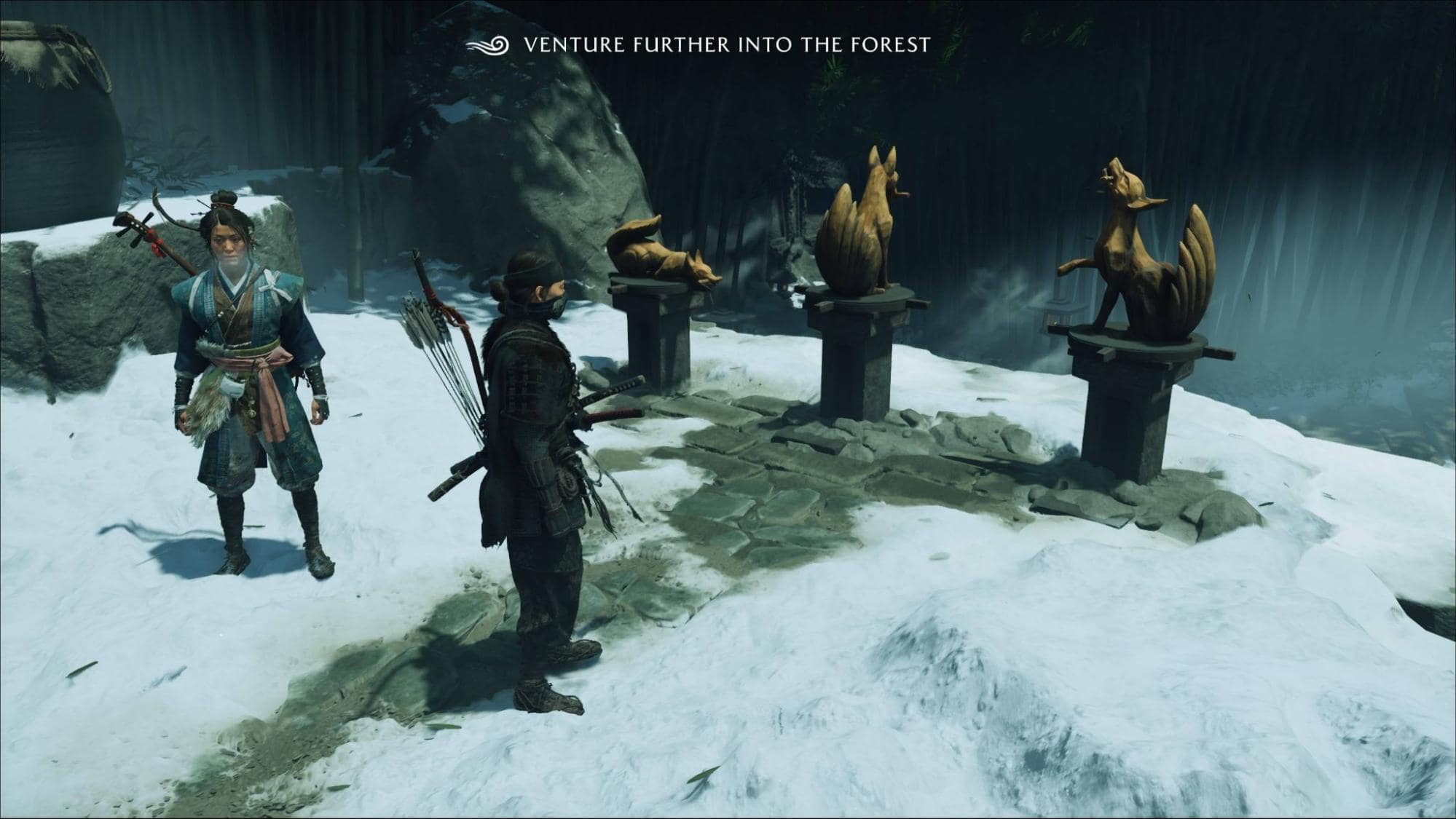This screenshot has height=819, width=1456.
Task: Select the "Venture Further Into The Forest" objective
Action: coord(726,45)
